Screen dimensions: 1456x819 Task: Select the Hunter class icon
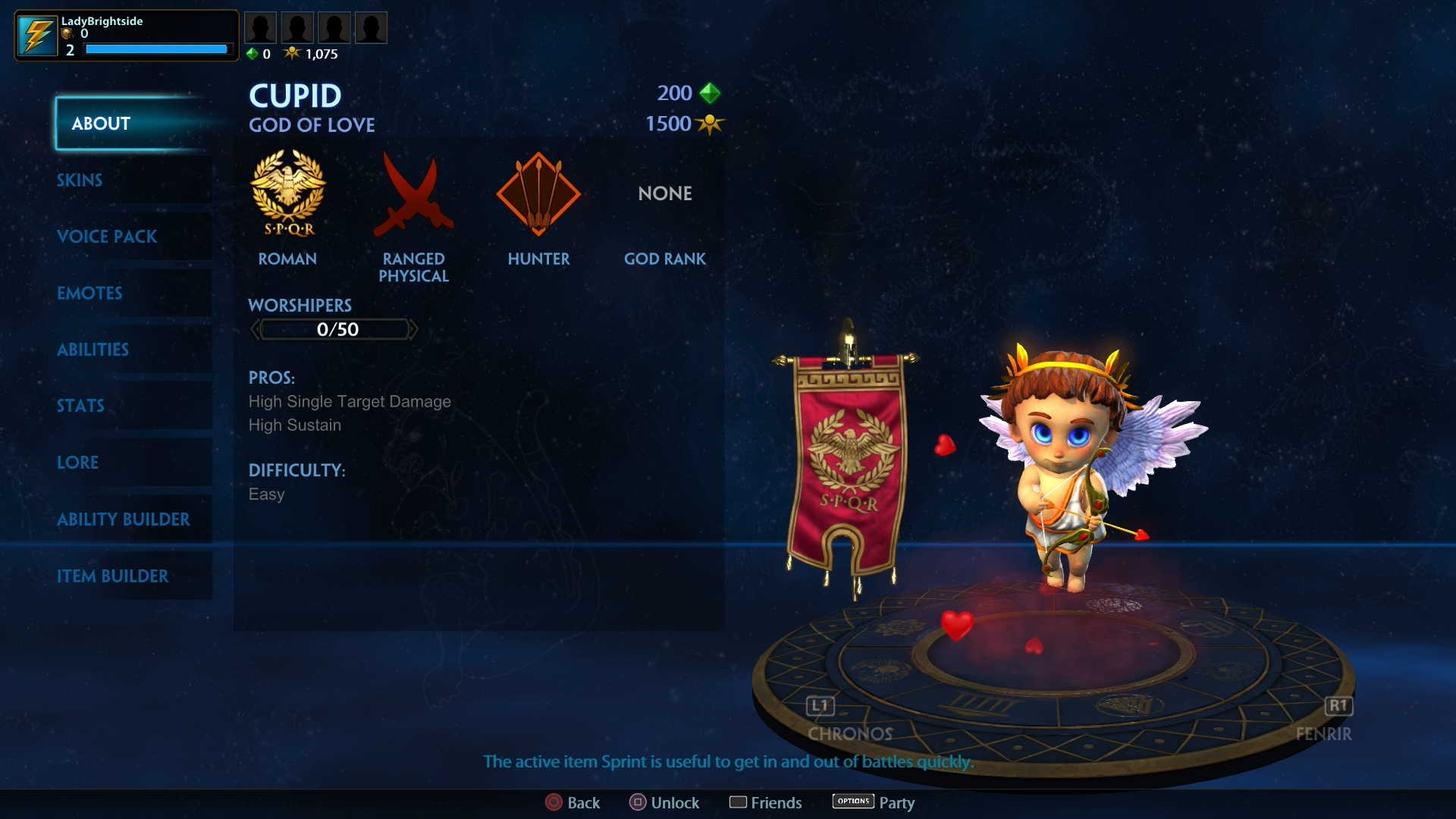tap(538, 193)
